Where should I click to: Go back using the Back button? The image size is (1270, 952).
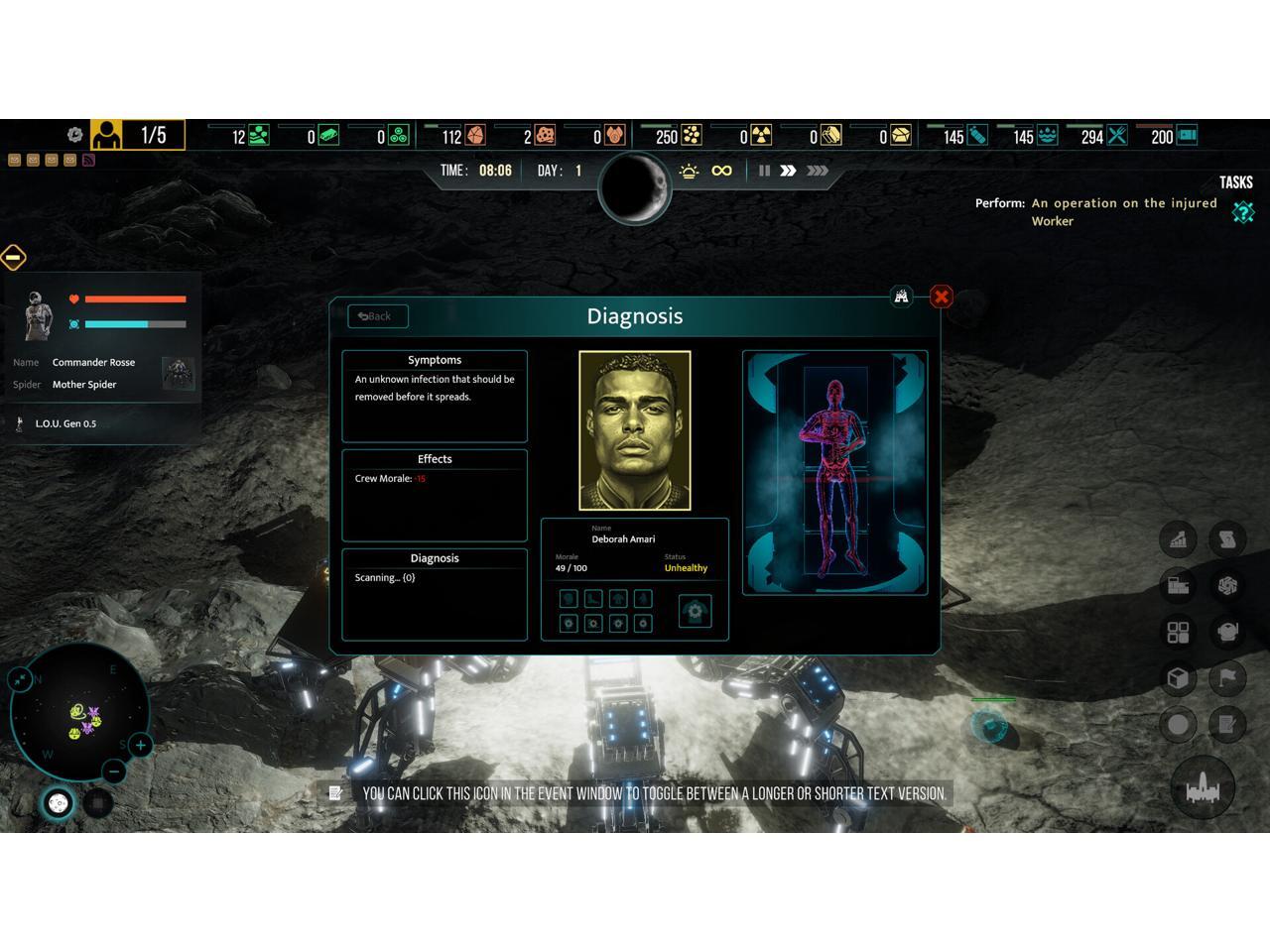[x=378, y=316]
